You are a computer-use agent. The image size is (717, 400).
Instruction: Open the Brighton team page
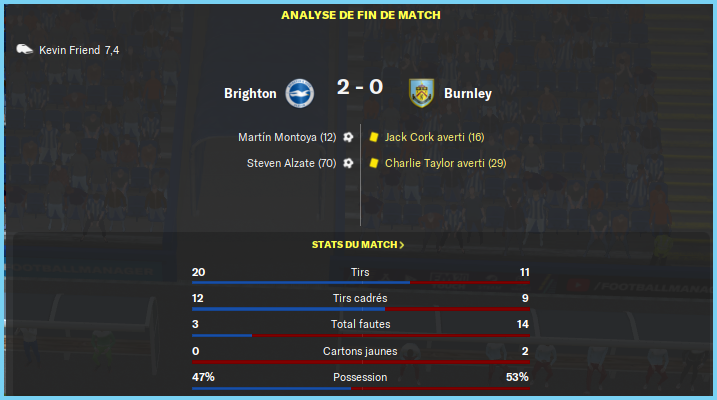[x=250, y=93]
